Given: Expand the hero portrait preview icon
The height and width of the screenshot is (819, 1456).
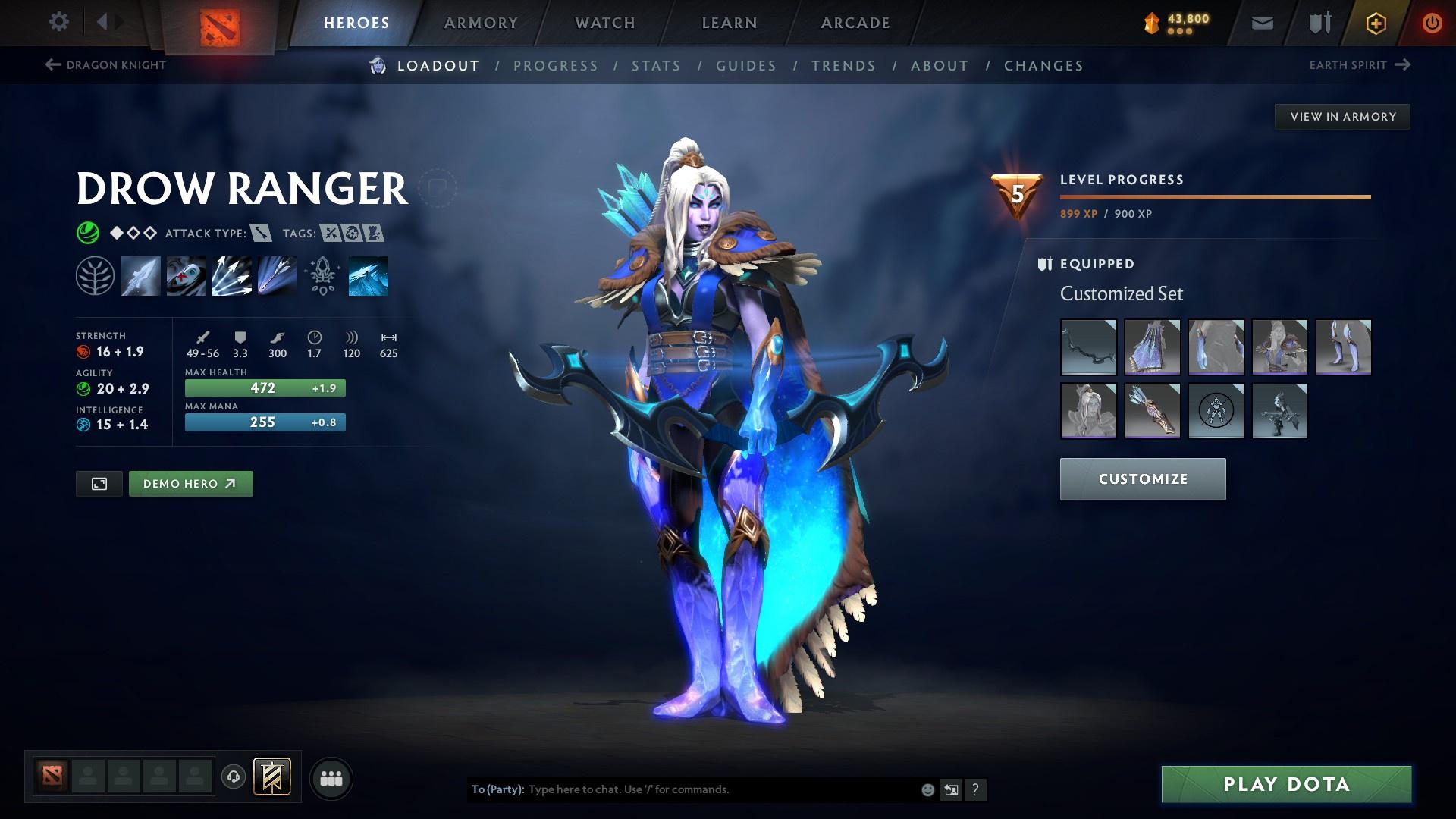Looking at the screenshot, I should point(99,483).
